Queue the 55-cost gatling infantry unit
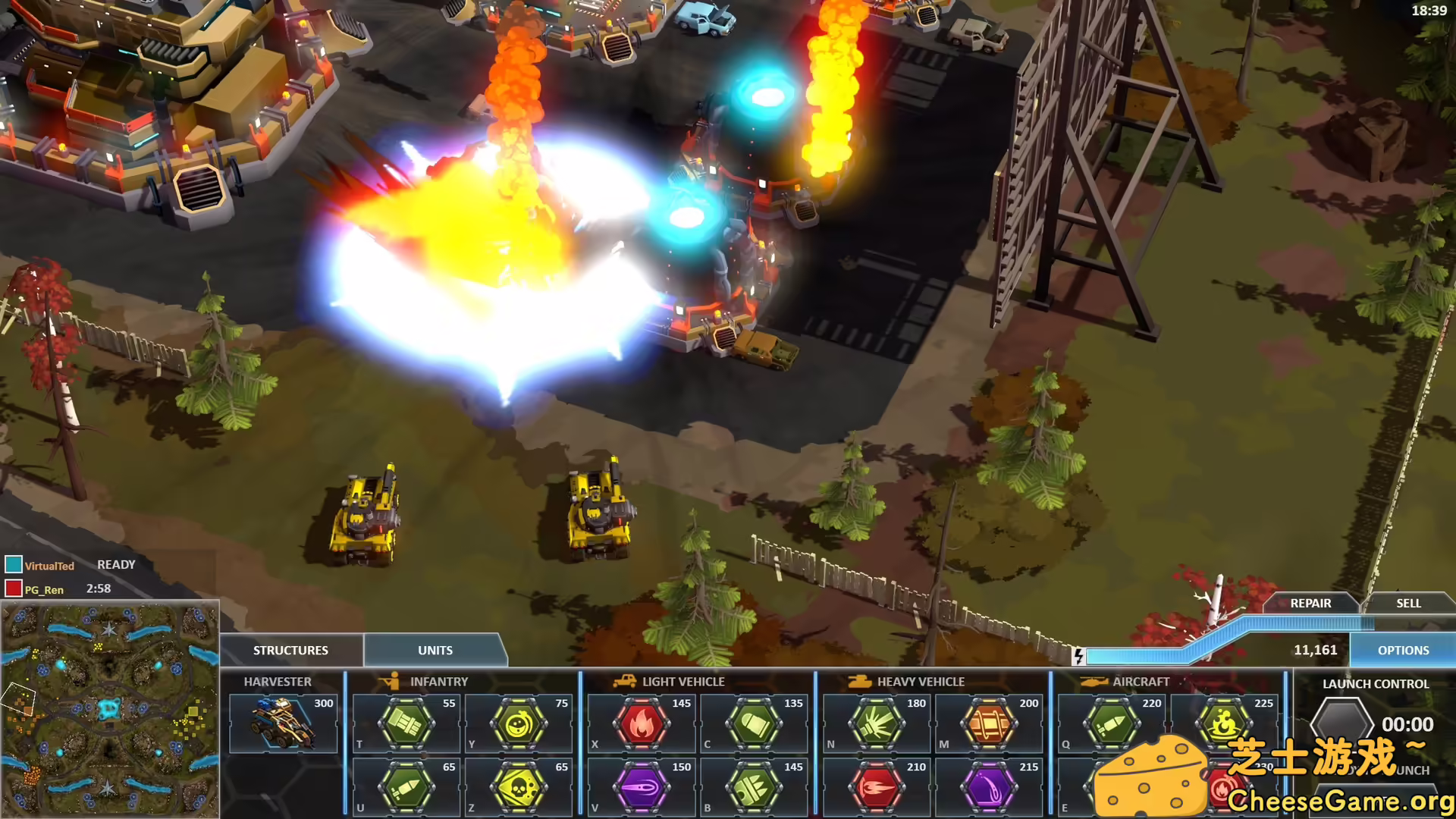The image size is (1456, 819). point(406,723)
